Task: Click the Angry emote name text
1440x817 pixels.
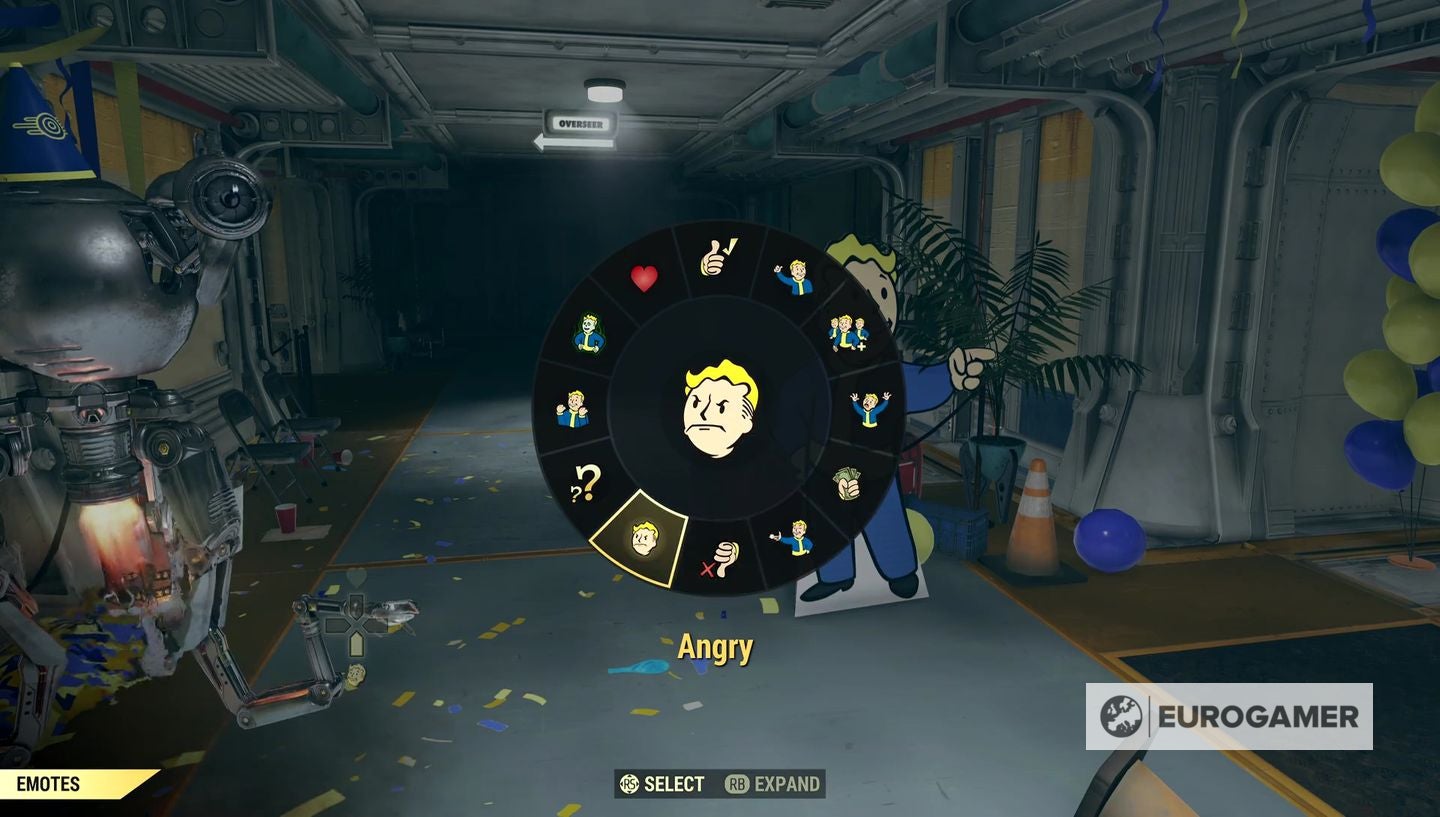Action: (714, 648)
